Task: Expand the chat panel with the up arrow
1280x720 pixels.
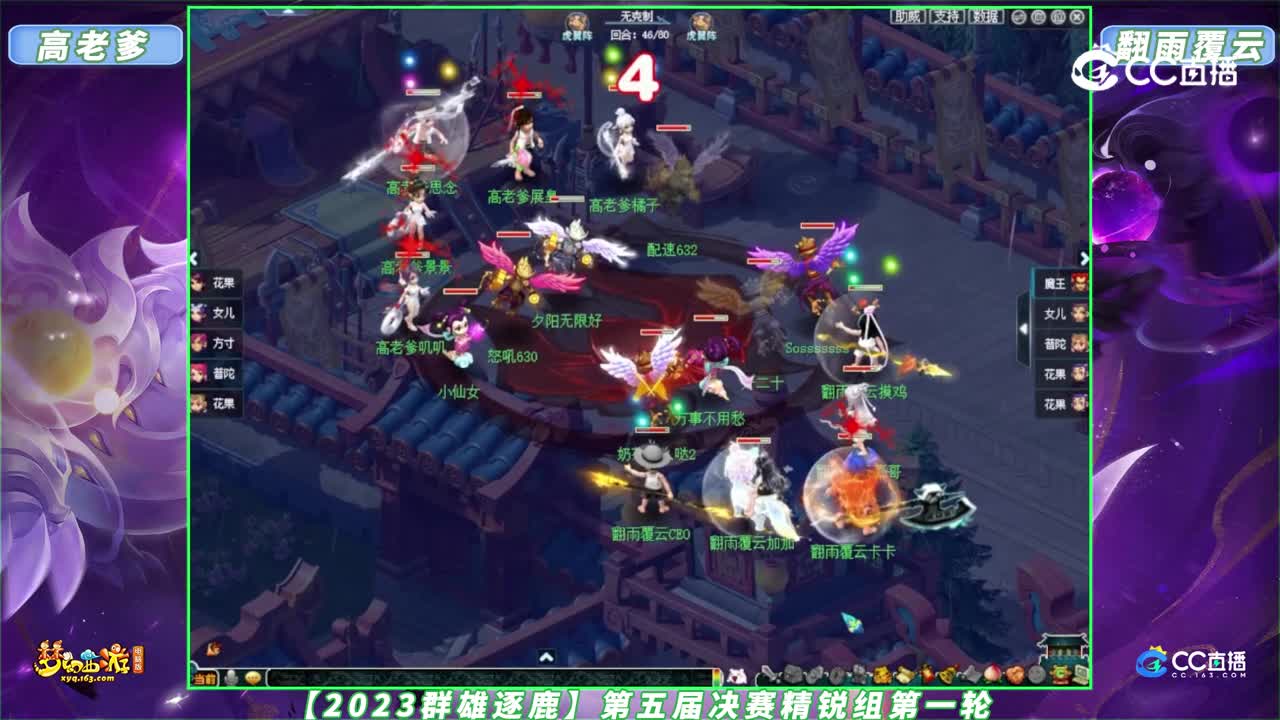Action: (545, 659)
